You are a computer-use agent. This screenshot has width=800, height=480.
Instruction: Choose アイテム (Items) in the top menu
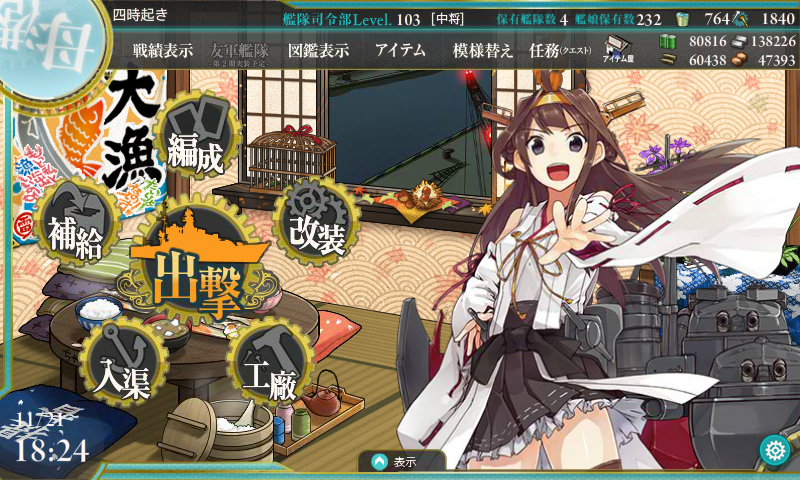click(x=400, y=50)
